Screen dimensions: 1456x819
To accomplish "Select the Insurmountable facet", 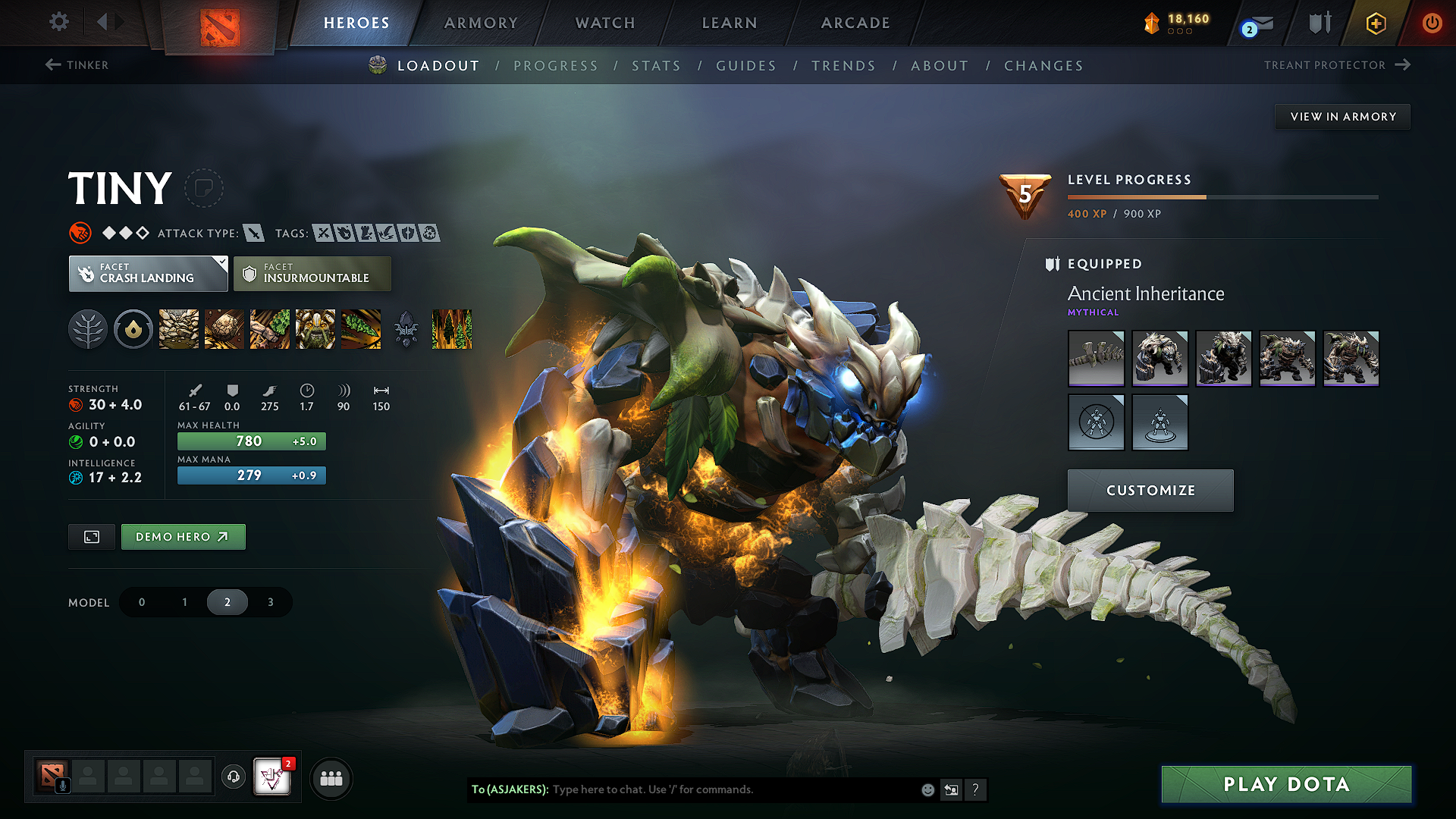I will tap(312, 274).
